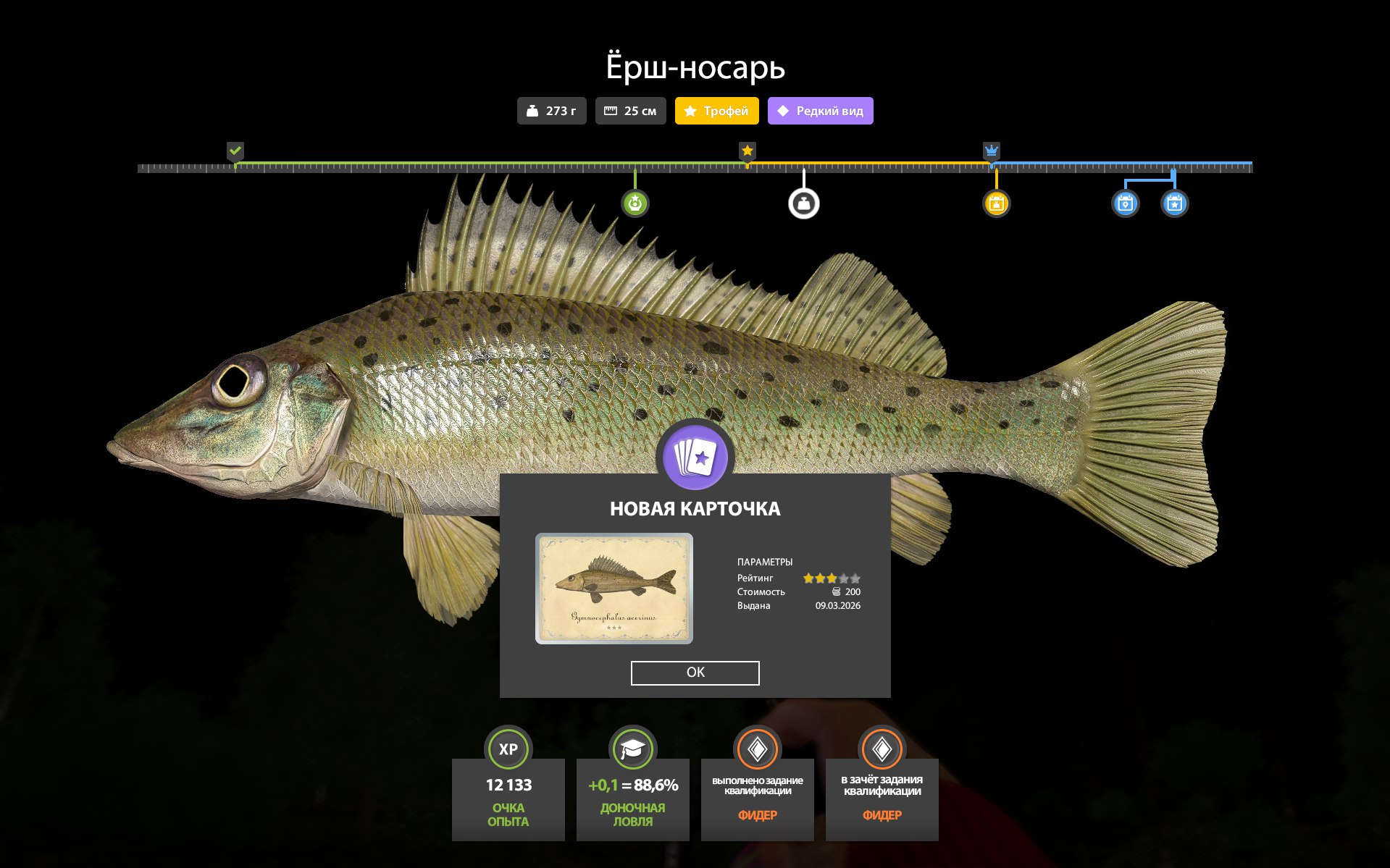Click the green personal record marker

point(635,203)
